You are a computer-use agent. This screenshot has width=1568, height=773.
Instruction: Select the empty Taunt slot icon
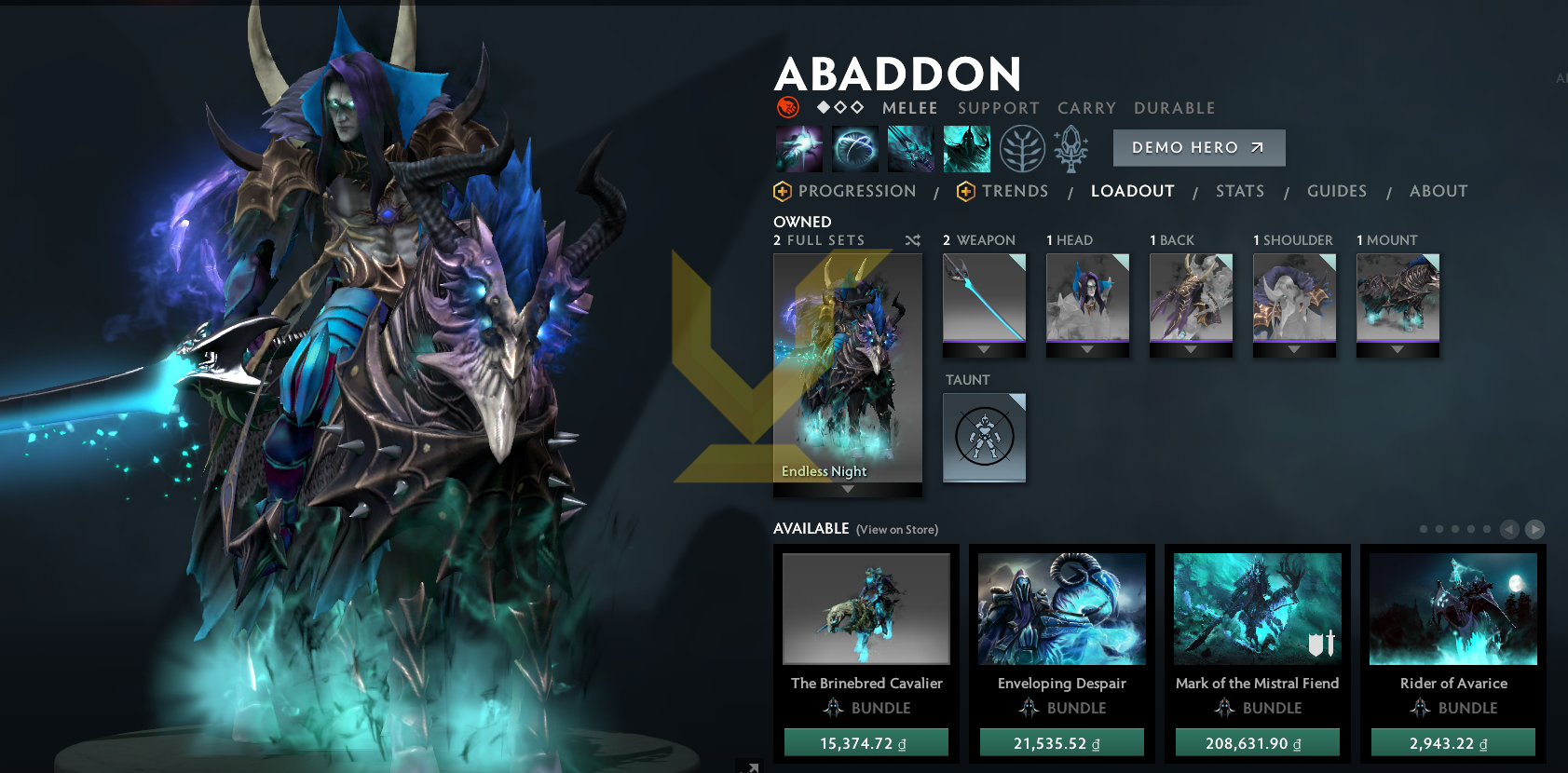pyautogui.click(x=984, y=438)
